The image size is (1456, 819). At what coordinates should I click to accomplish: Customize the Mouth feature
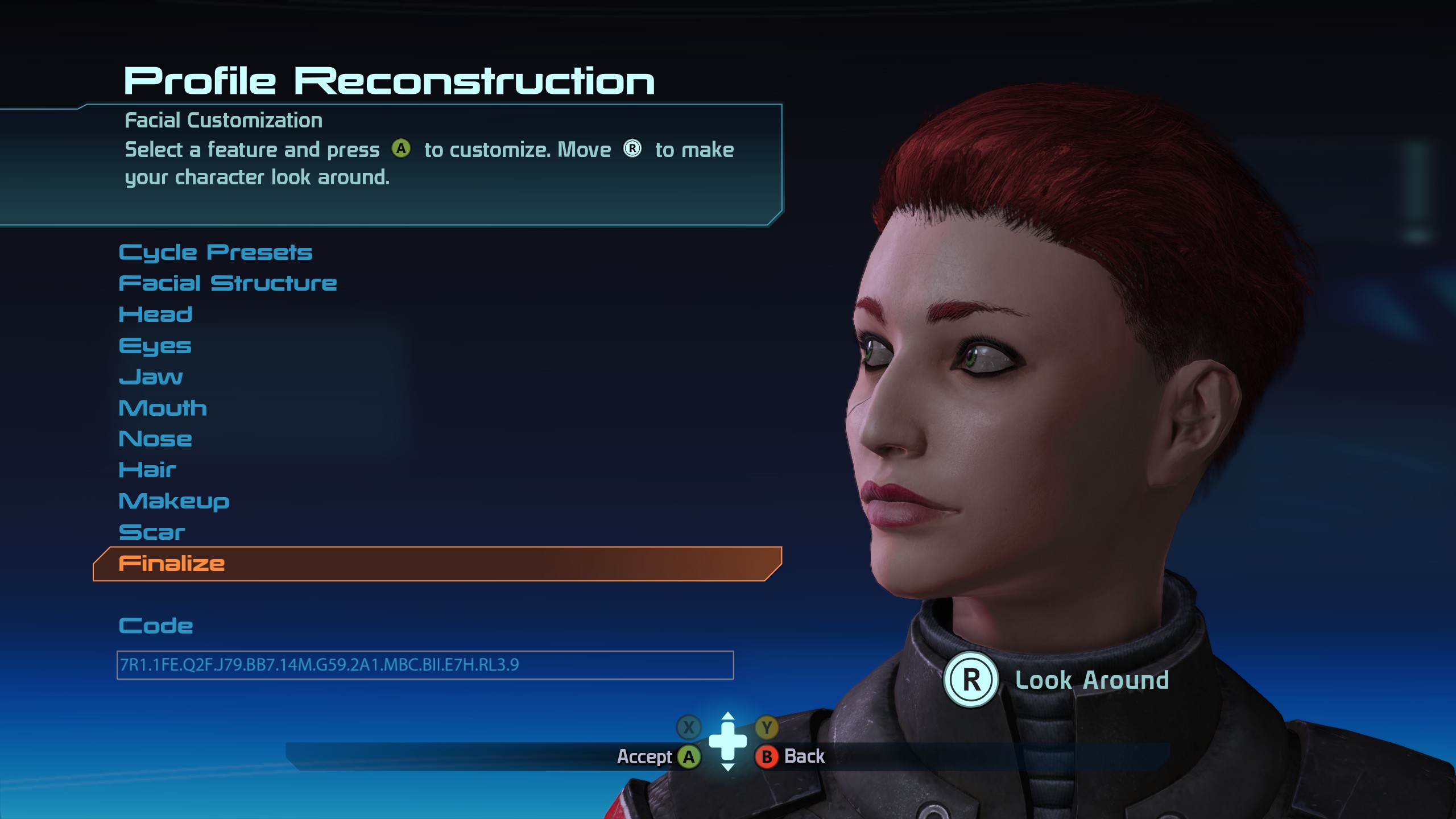click(x=163, y=408)
